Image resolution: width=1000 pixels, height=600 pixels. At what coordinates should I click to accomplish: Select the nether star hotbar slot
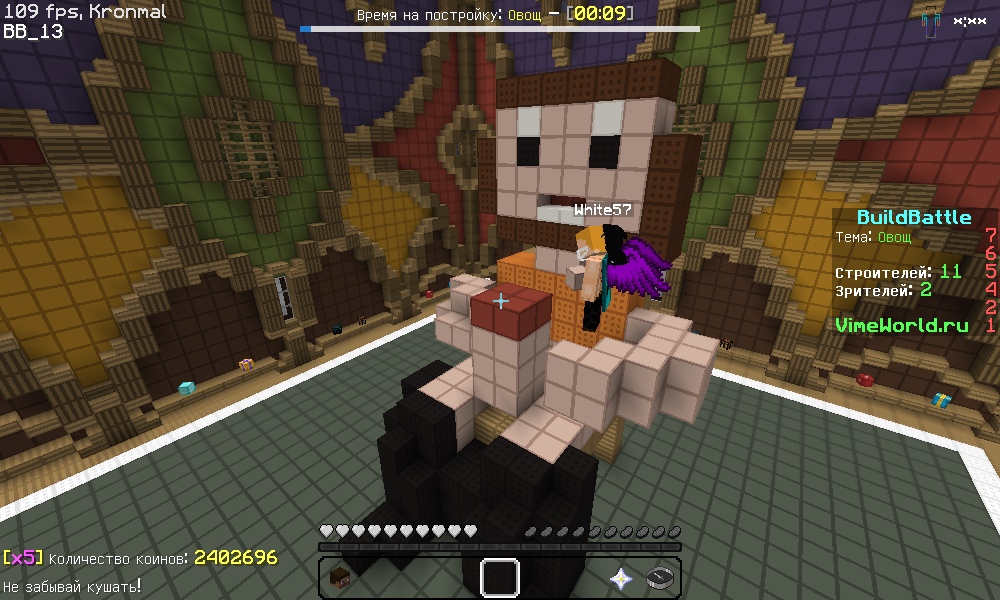tap(620, 577)
